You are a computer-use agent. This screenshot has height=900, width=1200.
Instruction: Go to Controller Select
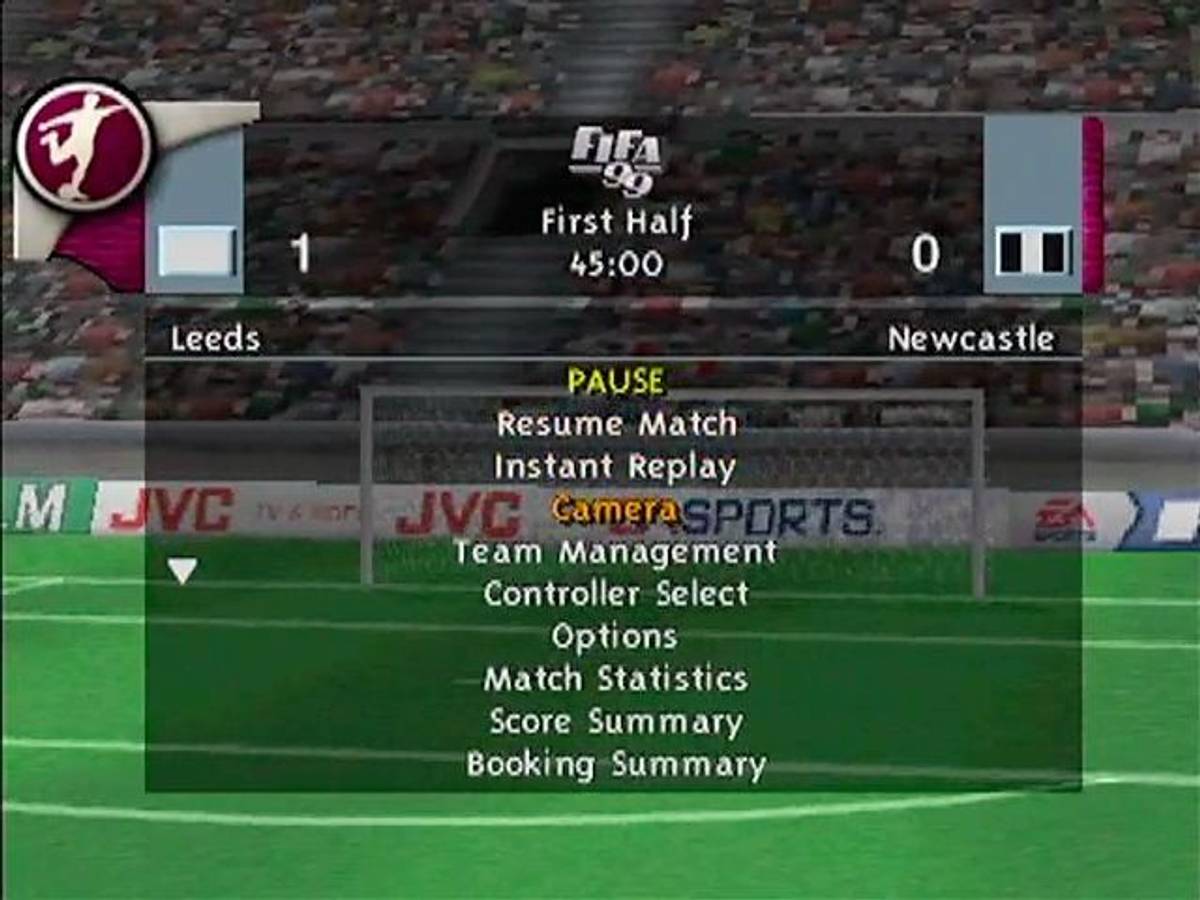click(615, 594)
